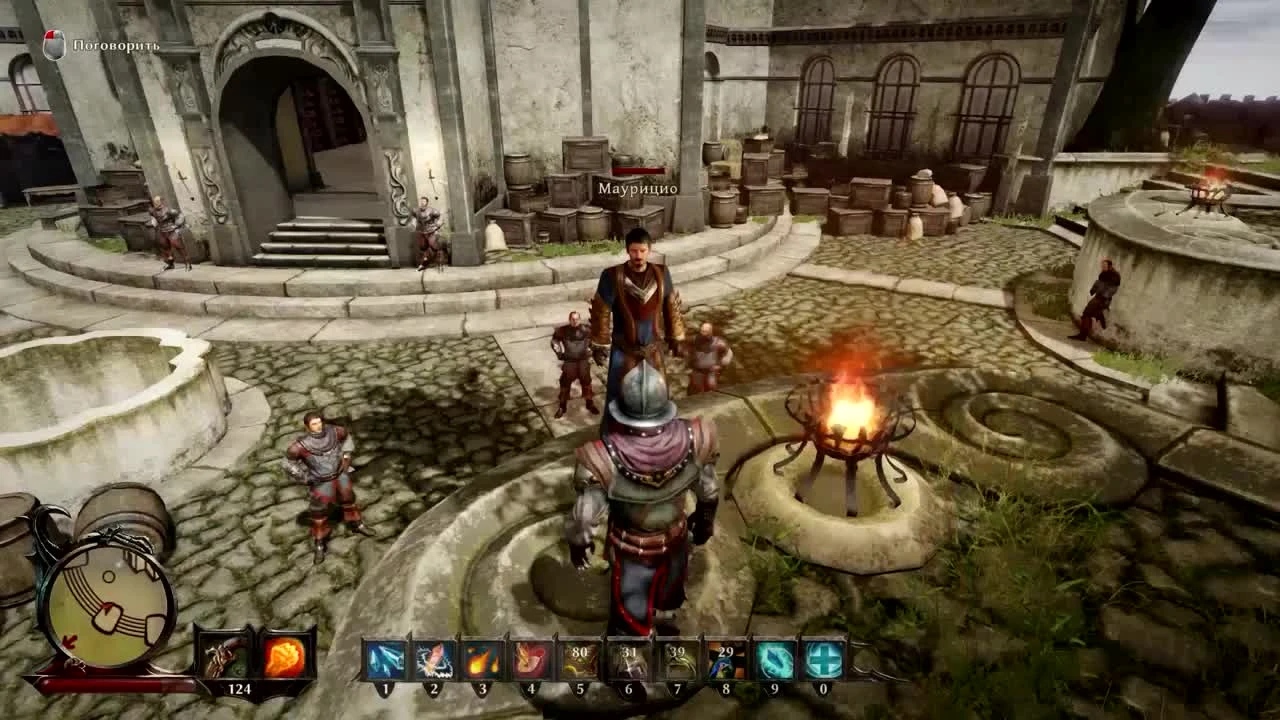Viewport: 1280px width, 720px height.
Task: Select the pistol icon showing 124 ammo
Action: pos(225,655)
